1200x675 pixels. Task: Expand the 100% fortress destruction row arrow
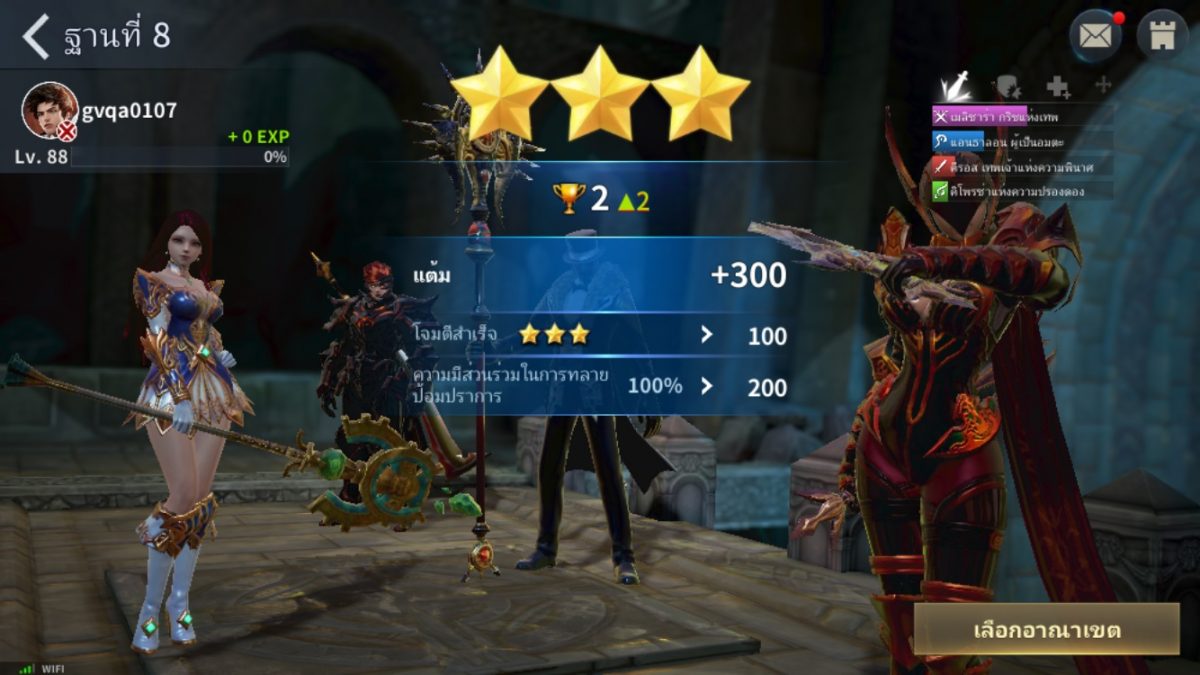tap(707, 386)
